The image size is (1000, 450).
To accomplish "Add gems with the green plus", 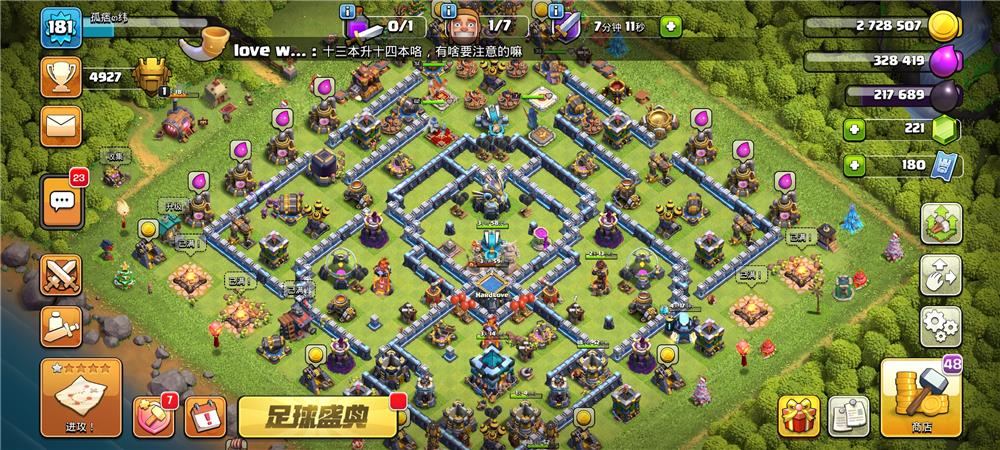I will click(853, 129).
